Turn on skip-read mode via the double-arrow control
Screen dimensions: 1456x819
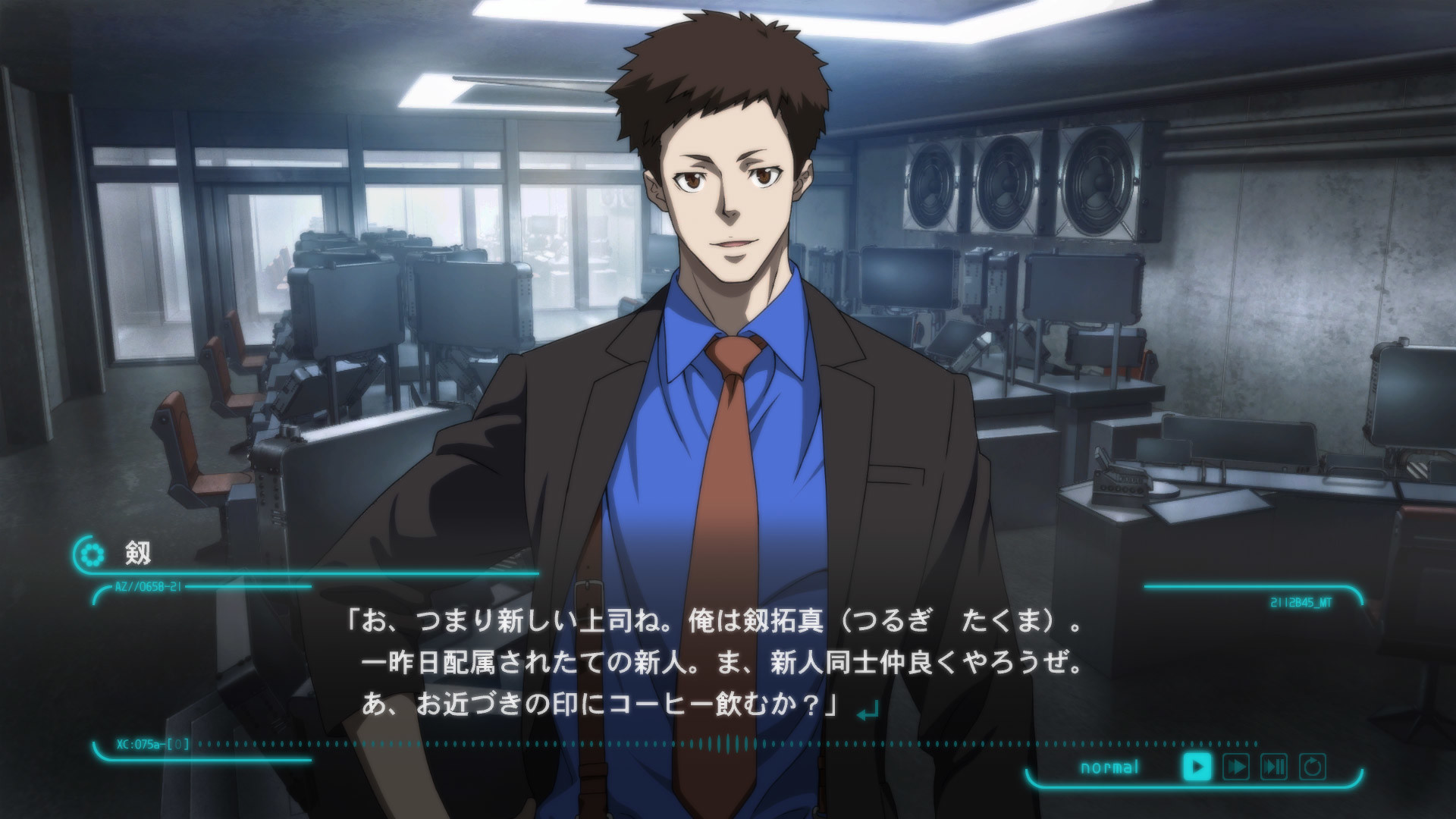point(1238,766)
